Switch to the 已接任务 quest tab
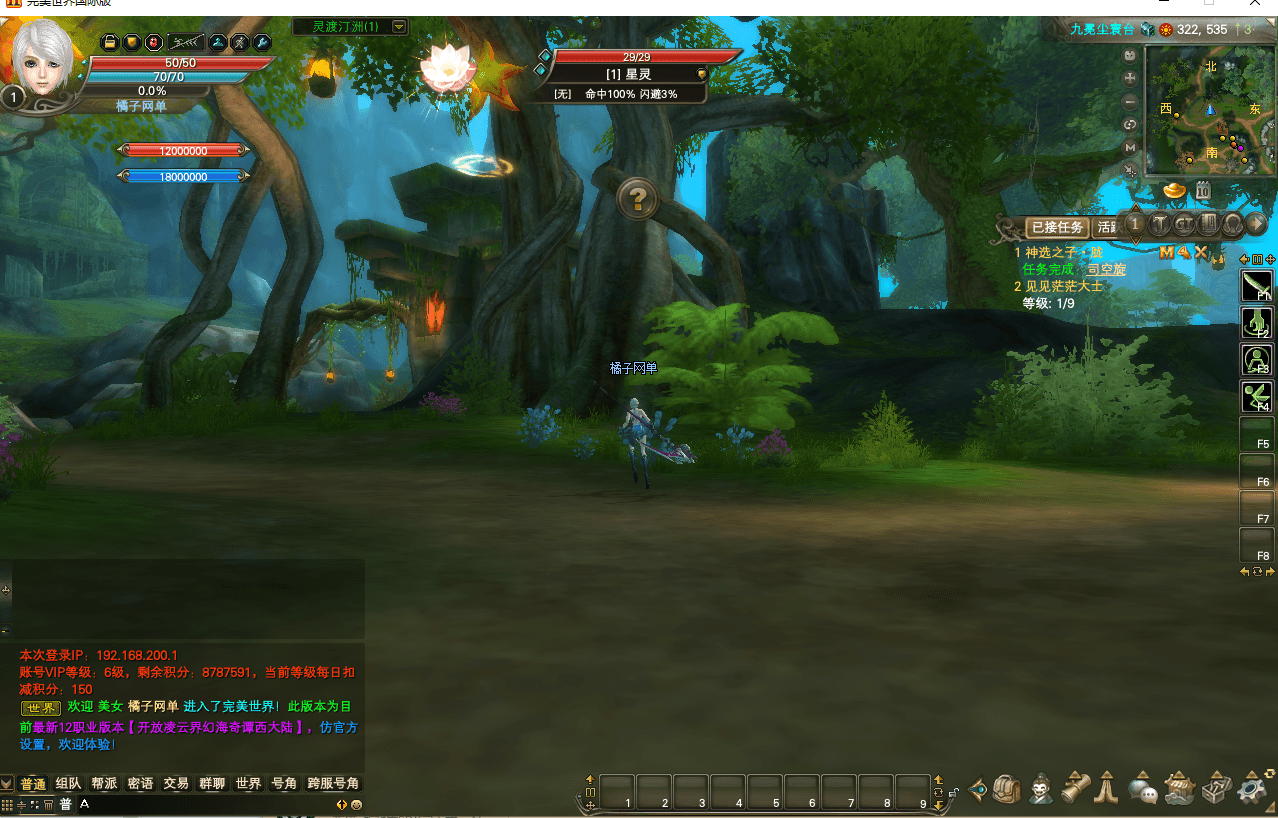 1057,227
